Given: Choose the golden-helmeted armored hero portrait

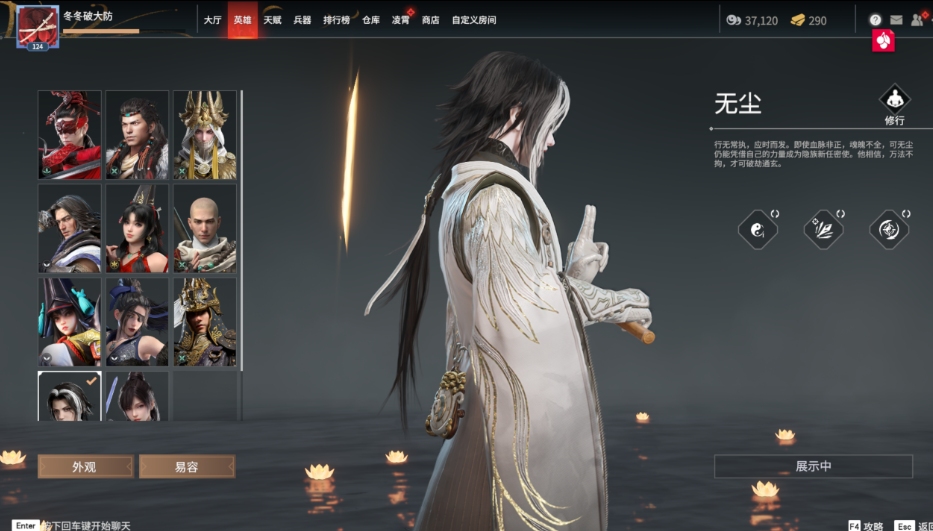Looking at the screenshot, I should point(205,321).
